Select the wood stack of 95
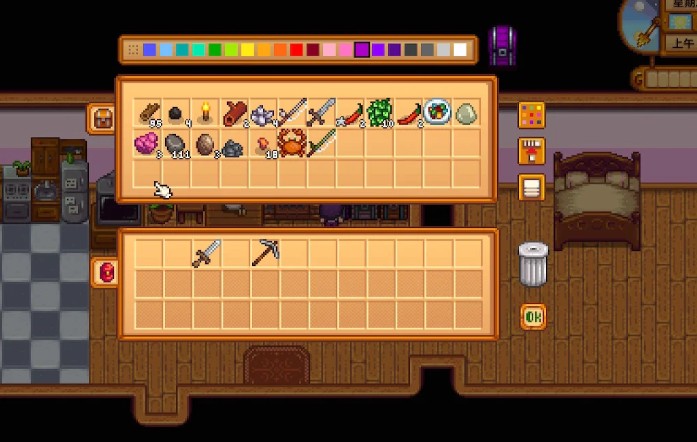The width and height of the screenshot is (697, 442). tap(148, 113)
